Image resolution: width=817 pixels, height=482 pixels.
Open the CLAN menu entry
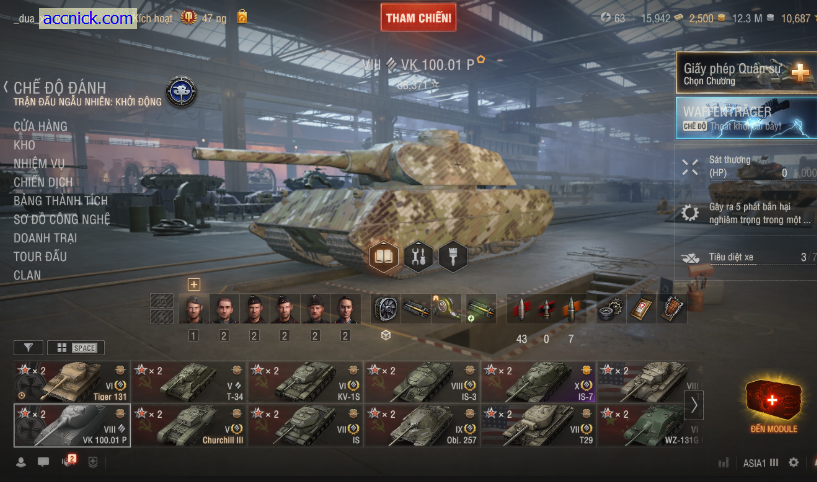27,275
